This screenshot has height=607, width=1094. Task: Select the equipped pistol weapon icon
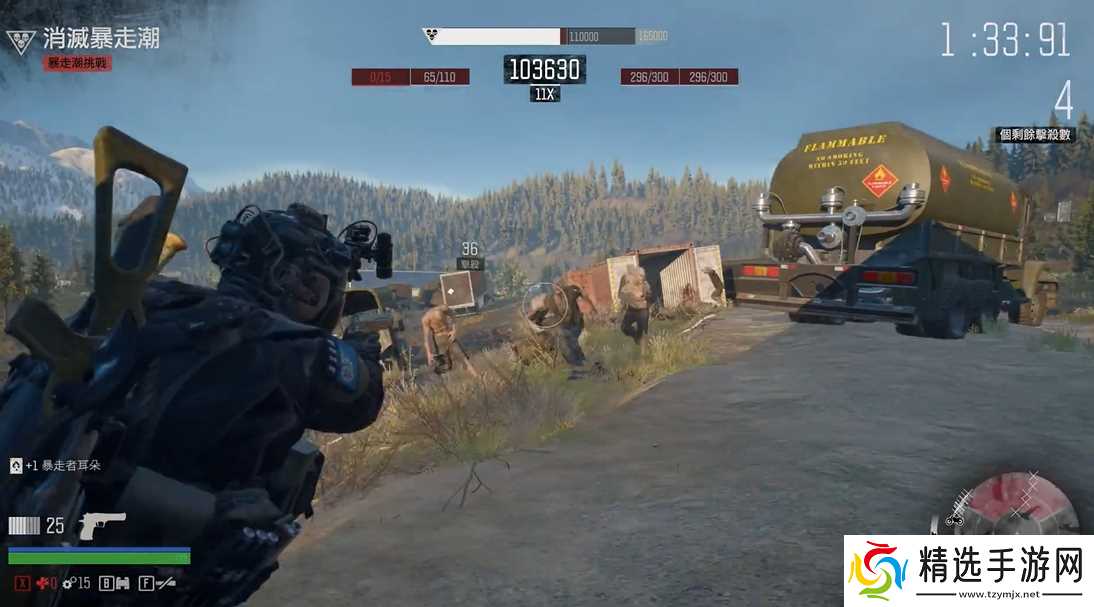point(102,524)
